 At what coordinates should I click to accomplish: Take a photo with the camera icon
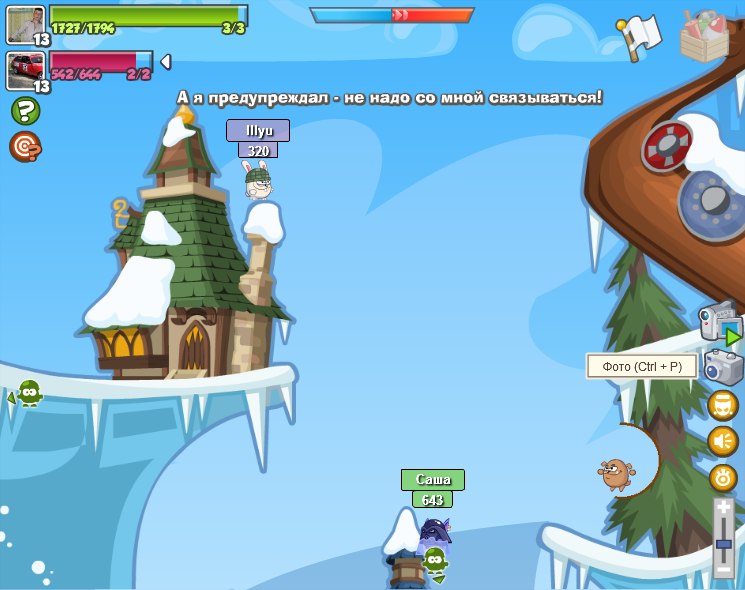723,367
